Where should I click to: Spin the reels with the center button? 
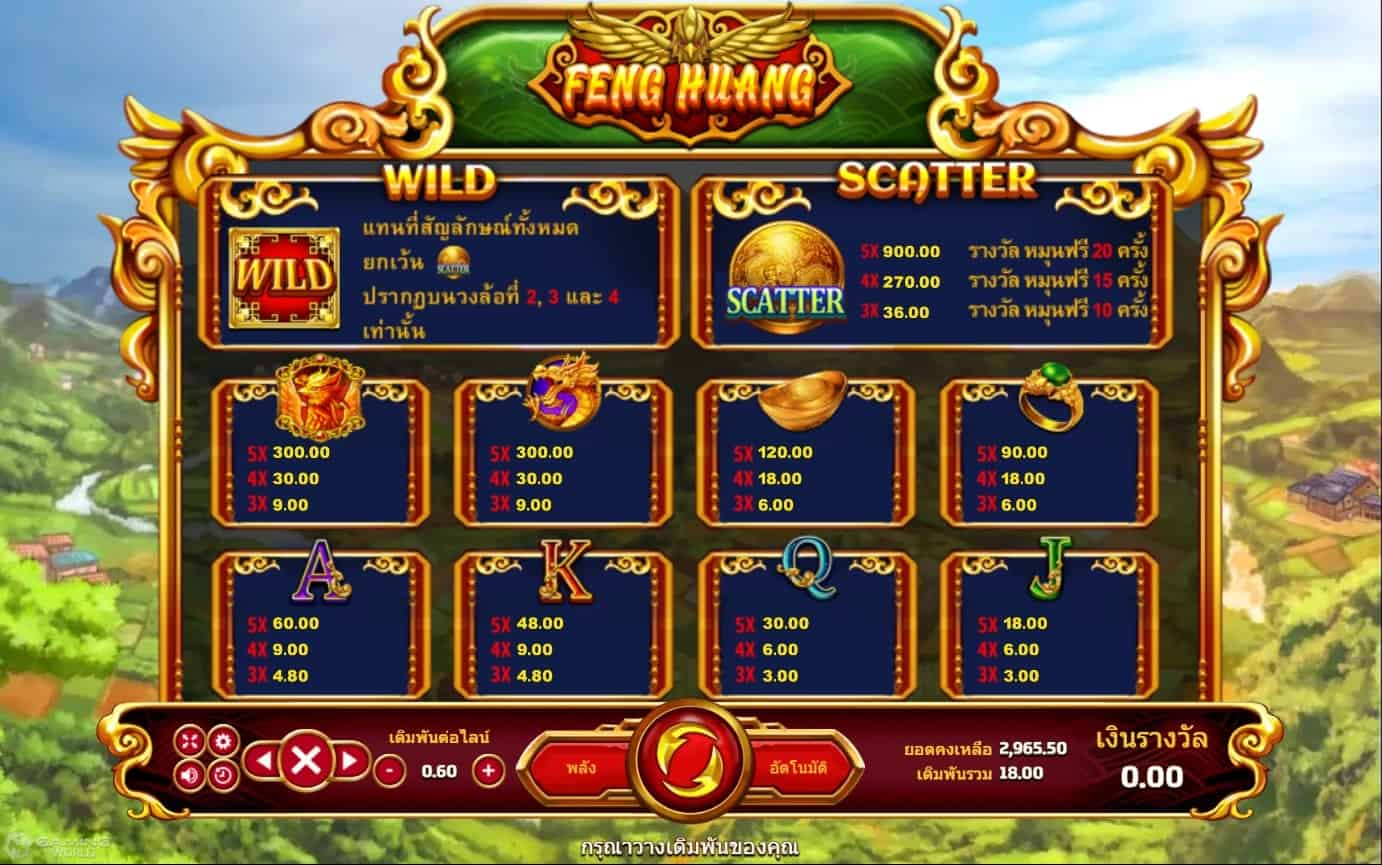click(x=691, y=762)
